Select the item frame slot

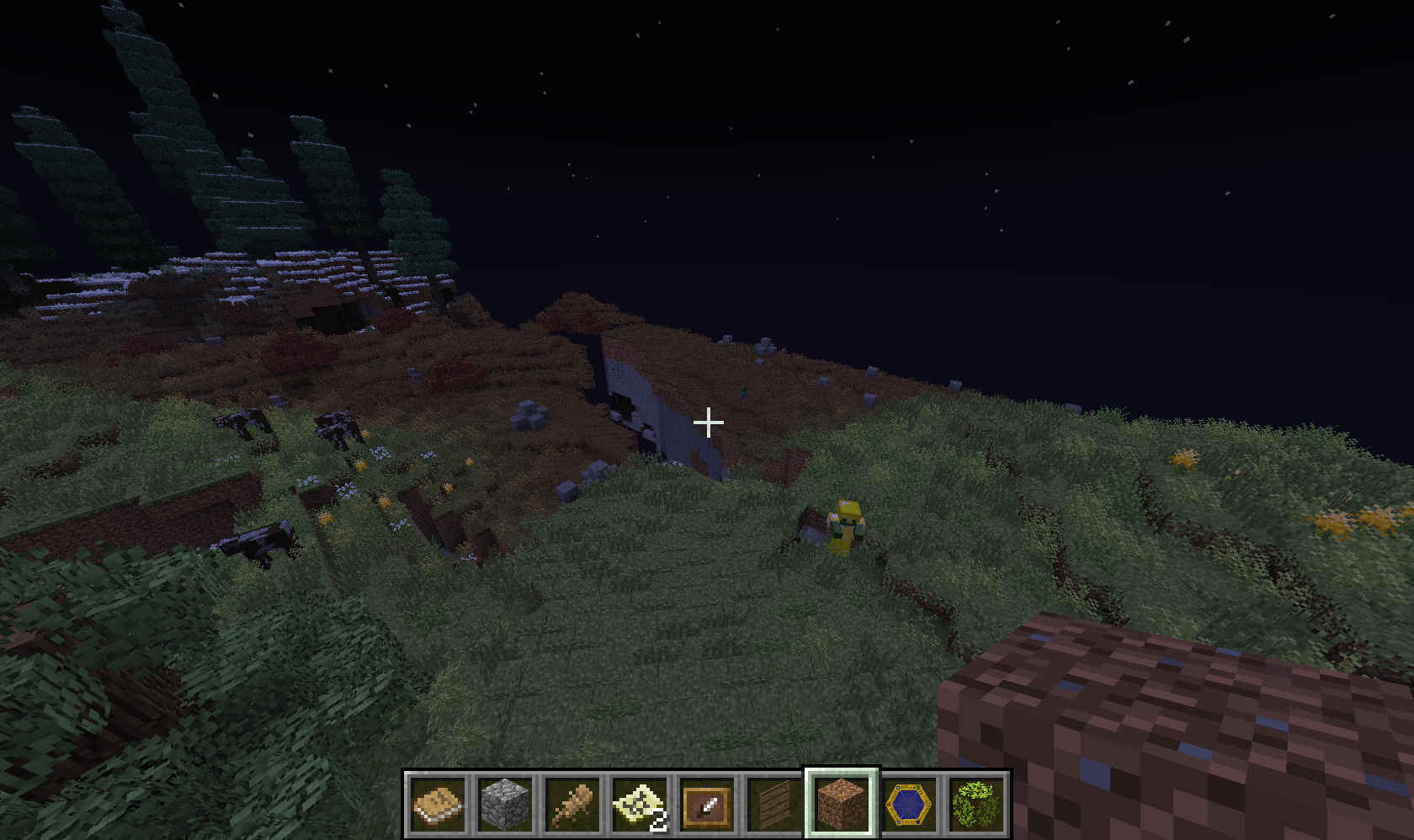pyautogui.click(x=707, y=805)
